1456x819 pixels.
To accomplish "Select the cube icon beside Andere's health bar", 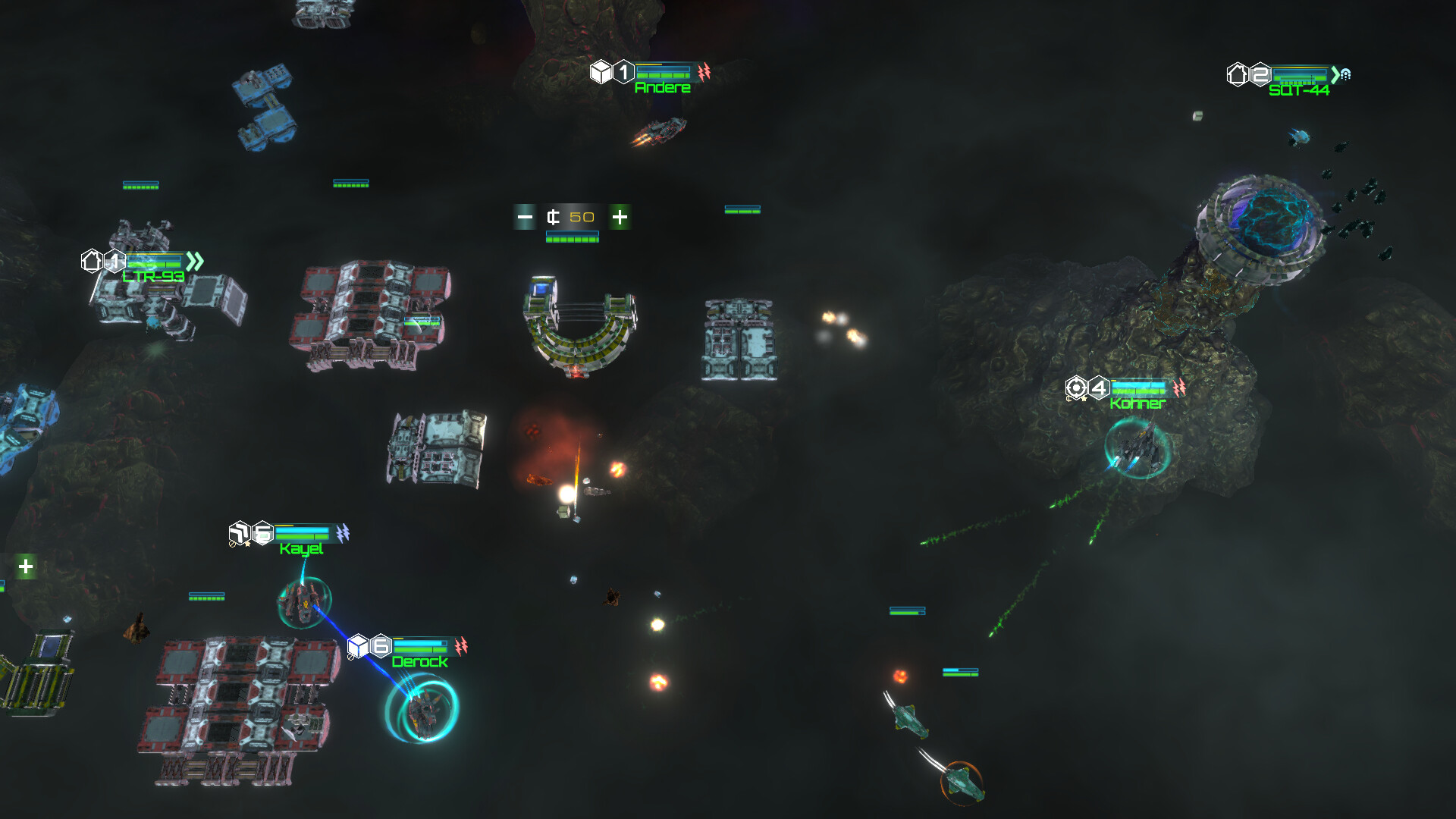I will 601,71.
